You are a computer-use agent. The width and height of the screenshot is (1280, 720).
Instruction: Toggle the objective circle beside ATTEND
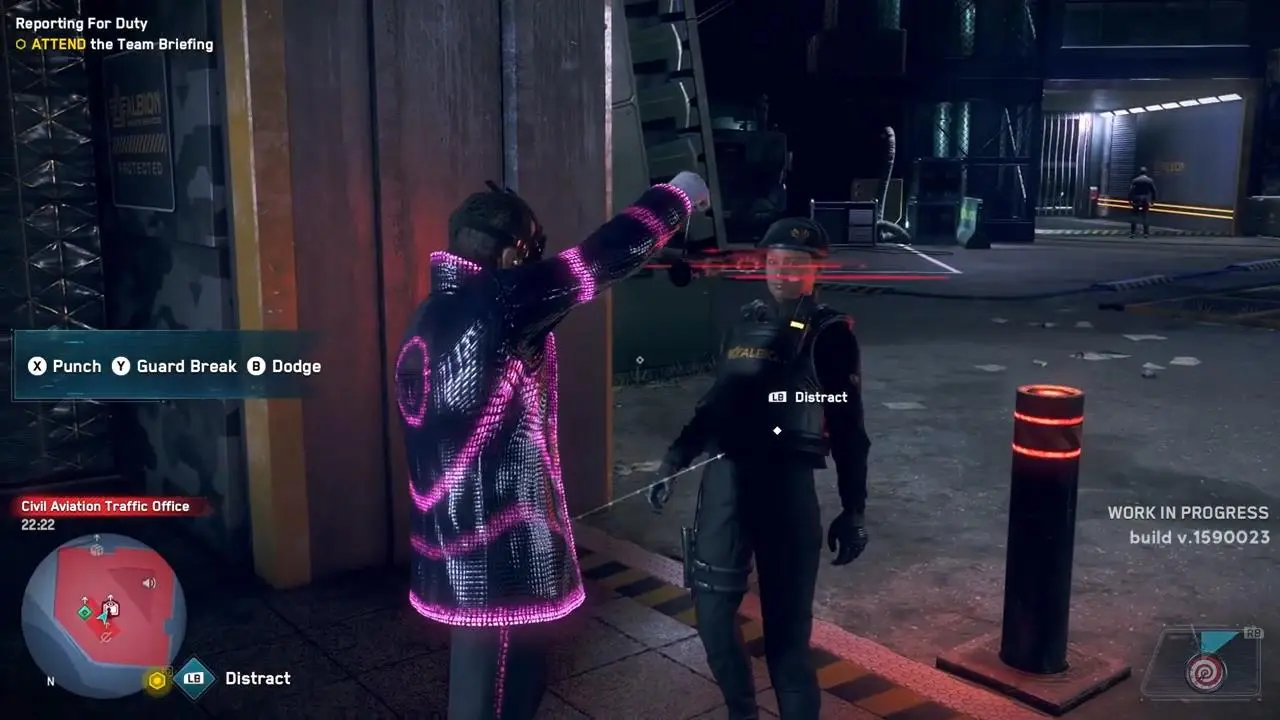(x=19, y=44)
